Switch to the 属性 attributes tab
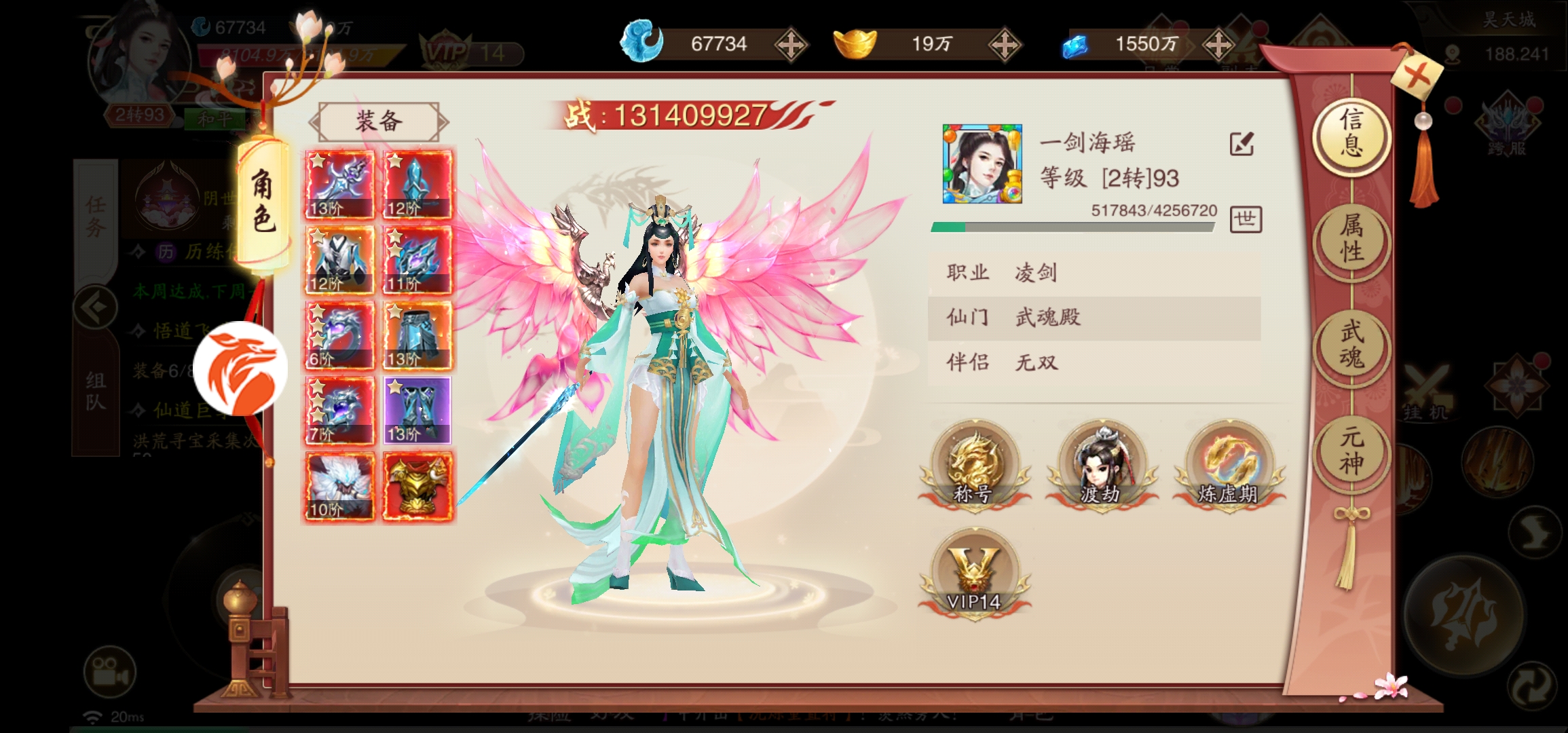This screenshot has height=733, width=1568. click(x=1351, y=239)
